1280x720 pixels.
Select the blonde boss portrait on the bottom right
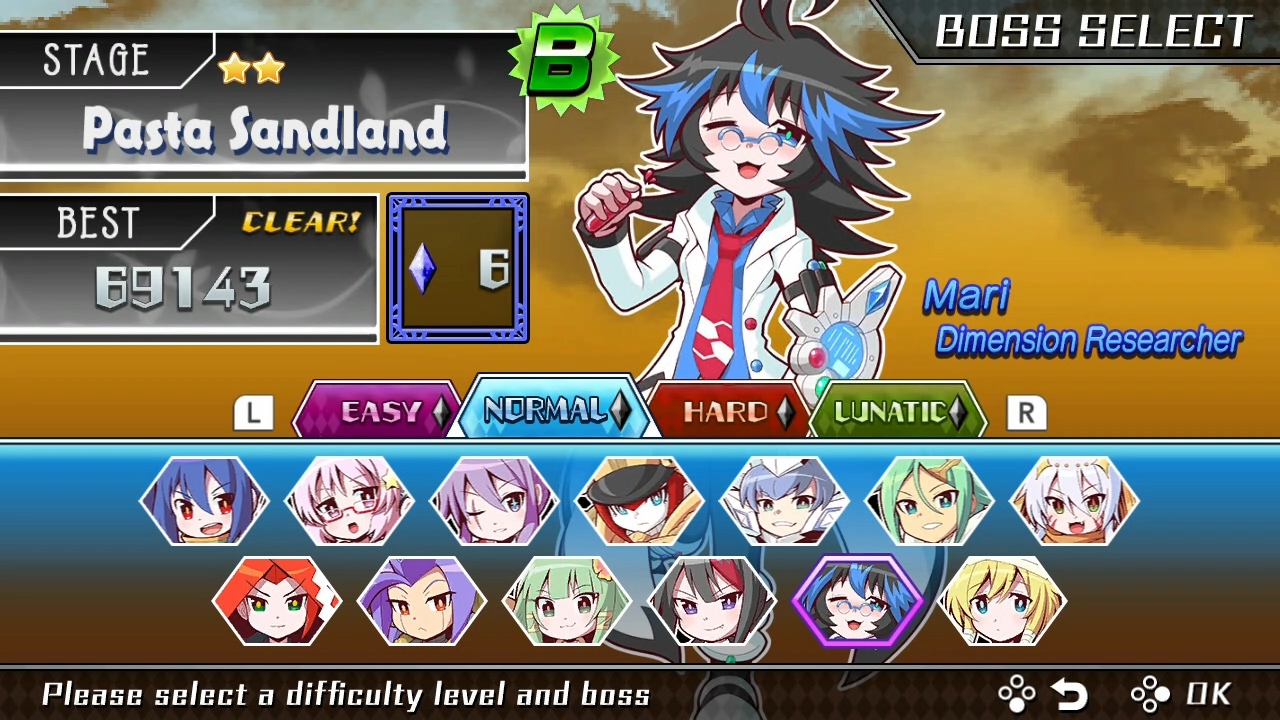pyautogui.click(x=1003, y=602)
